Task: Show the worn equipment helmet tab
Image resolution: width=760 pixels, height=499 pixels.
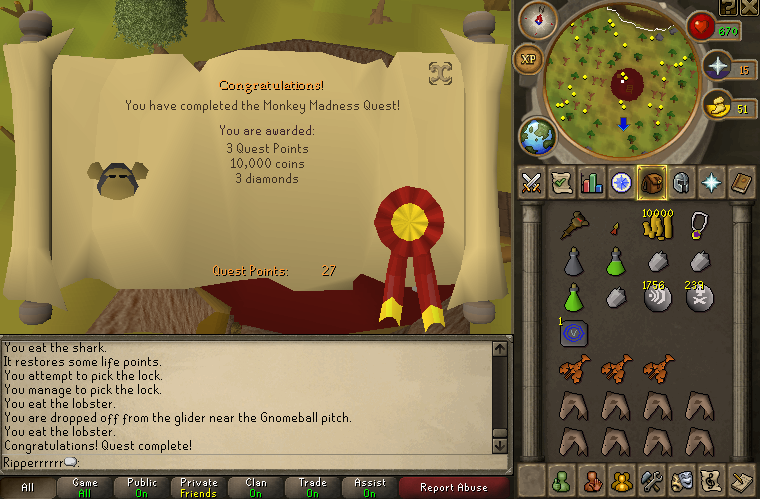Action: [x=681, y=182]
